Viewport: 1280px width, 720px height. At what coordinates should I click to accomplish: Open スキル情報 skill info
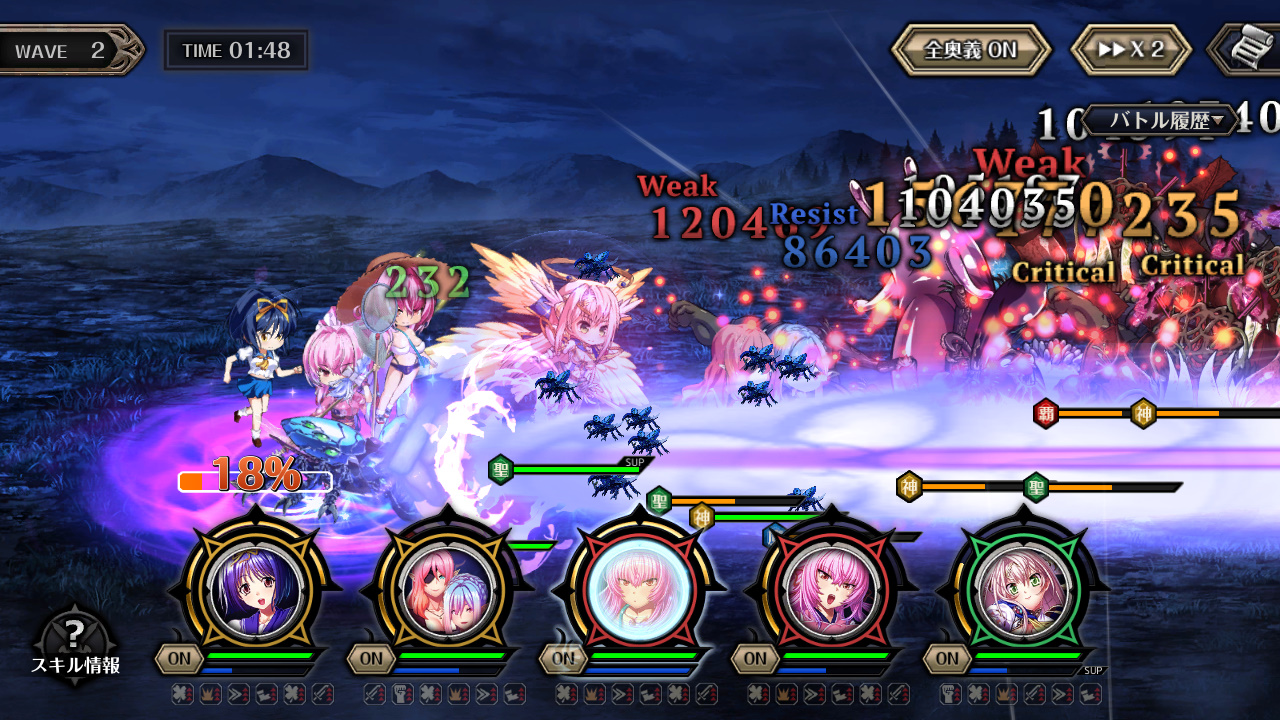point(75,645)
